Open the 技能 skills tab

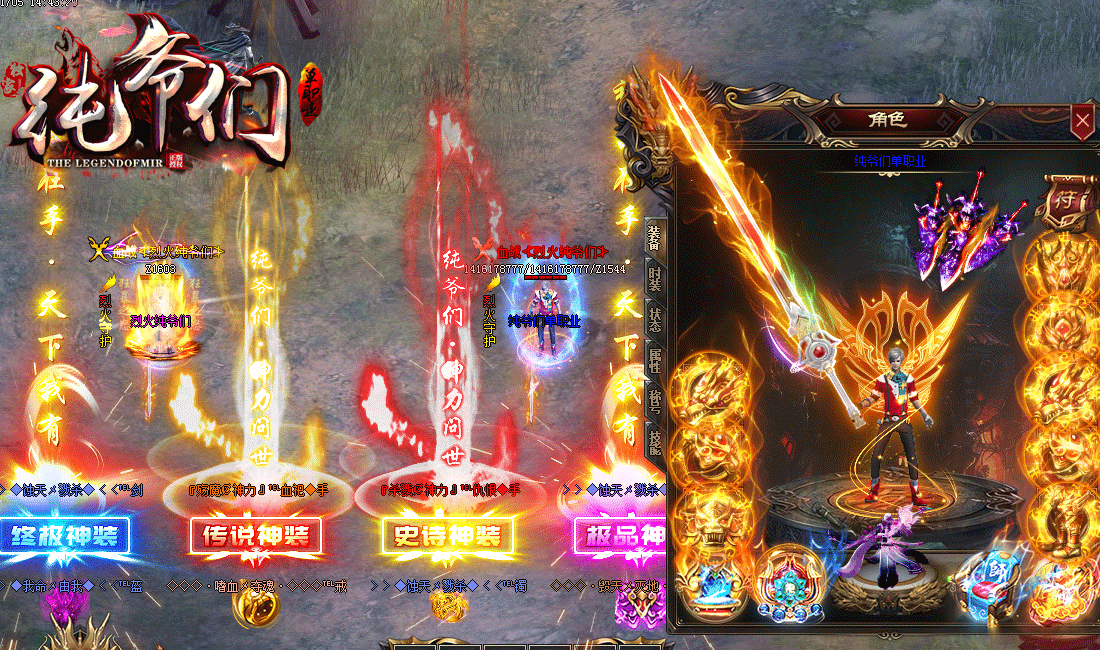coord(654,442)
